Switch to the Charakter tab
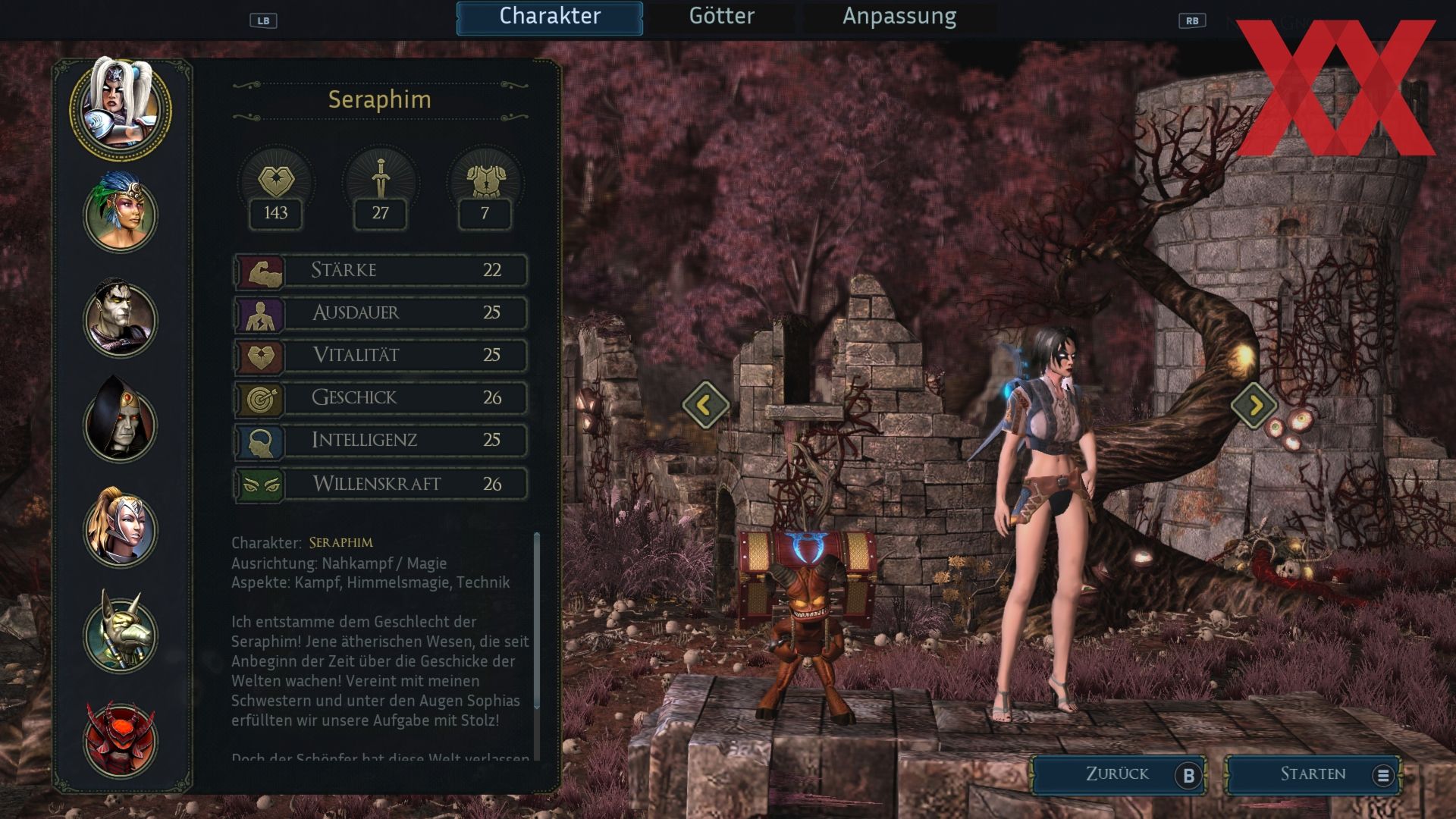1456x819 pixels. (550, 17)
